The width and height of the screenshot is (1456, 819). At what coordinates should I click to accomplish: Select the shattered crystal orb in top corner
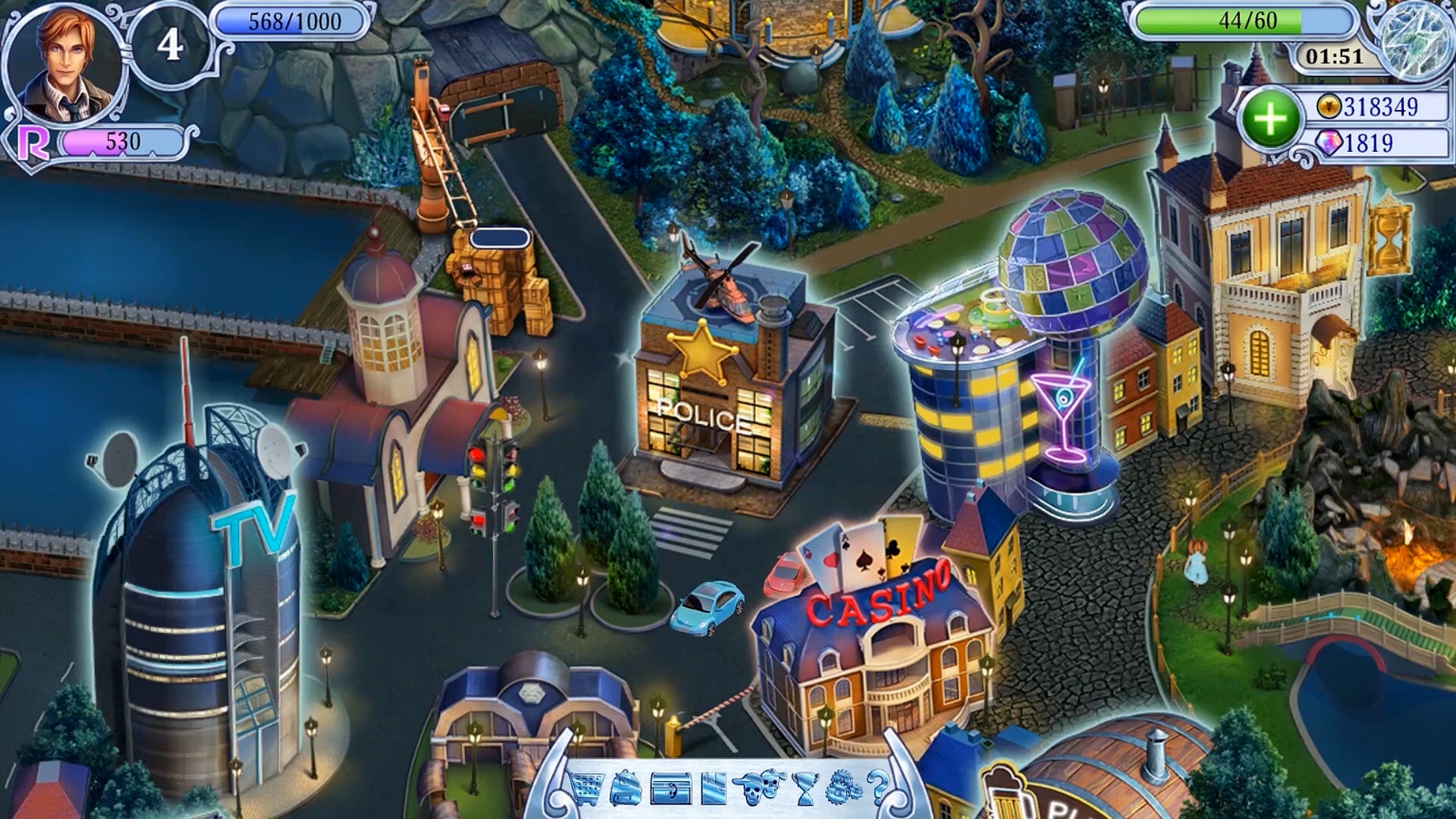click(x=1417, y=41)
